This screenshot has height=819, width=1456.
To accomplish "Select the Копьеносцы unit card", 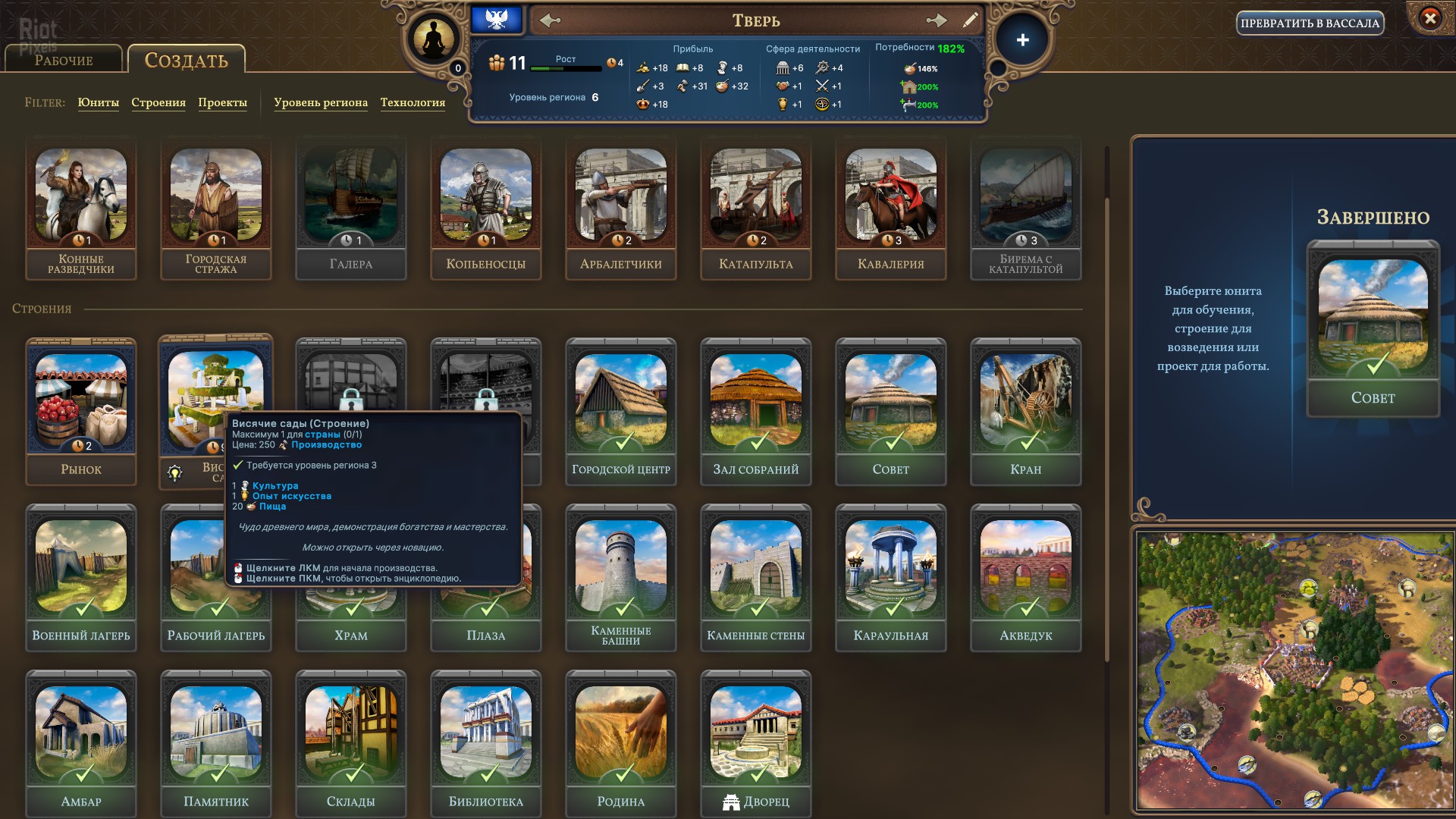I will pyautogui.click(x=486, y=209).
